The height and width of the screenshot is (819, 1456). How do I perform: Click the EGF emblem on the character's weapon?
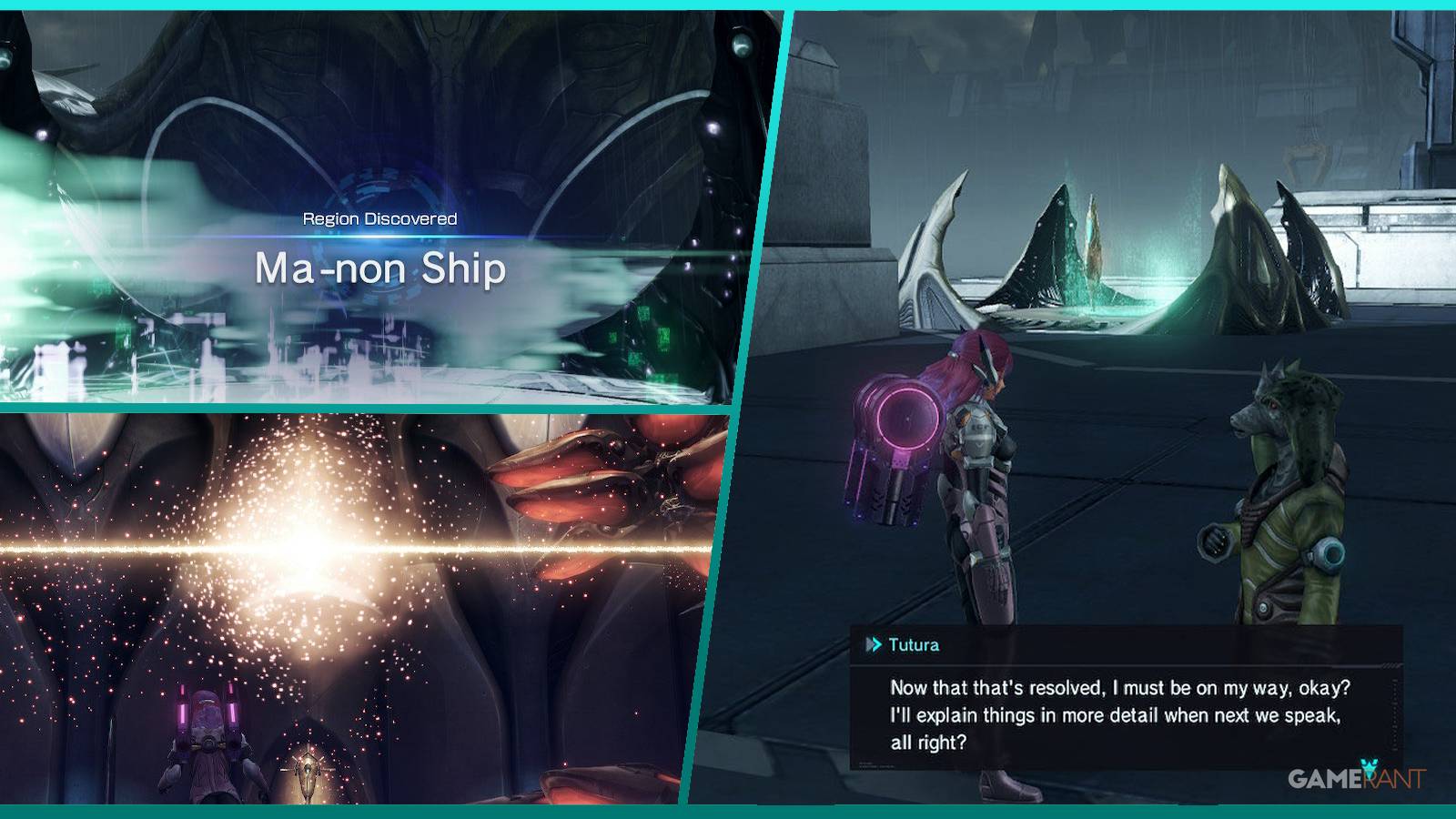pos(979,428)
